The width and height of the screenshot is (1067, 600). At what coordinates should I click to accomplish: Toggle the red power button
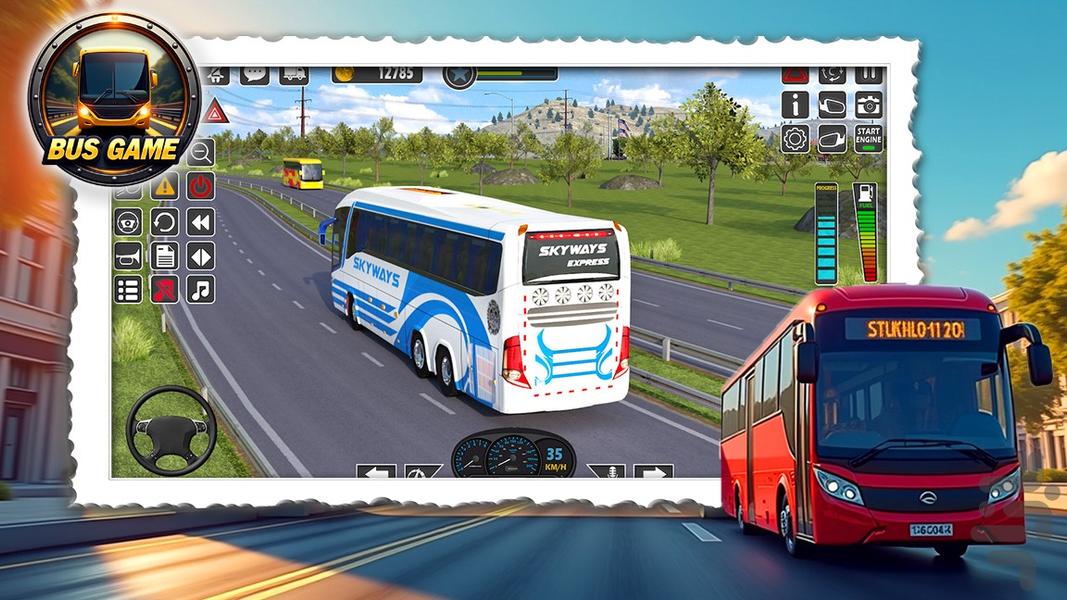click(x=201, y=186)
